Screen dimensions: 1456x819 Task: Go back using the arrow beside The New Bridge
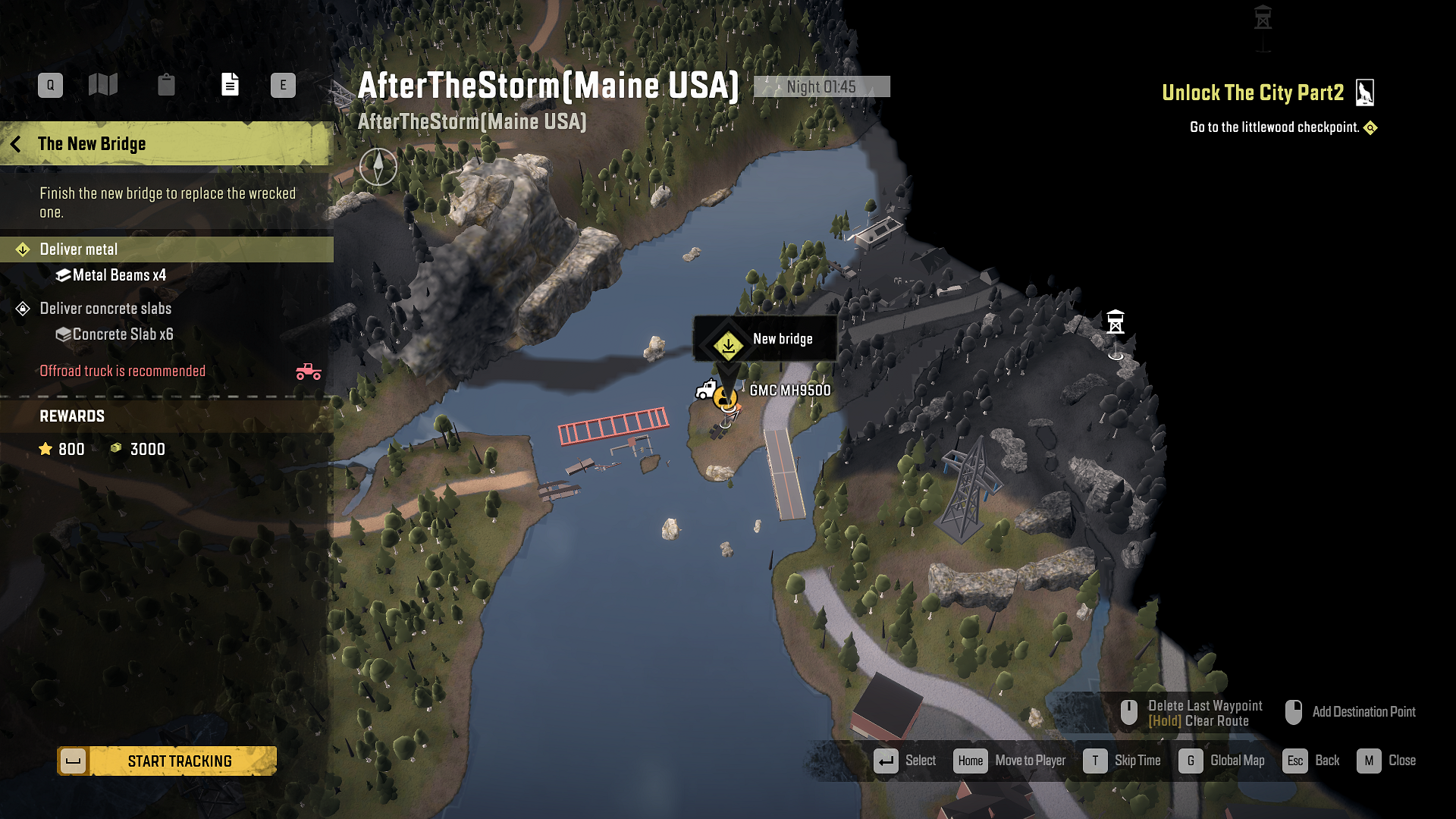[x=16, y=144]
